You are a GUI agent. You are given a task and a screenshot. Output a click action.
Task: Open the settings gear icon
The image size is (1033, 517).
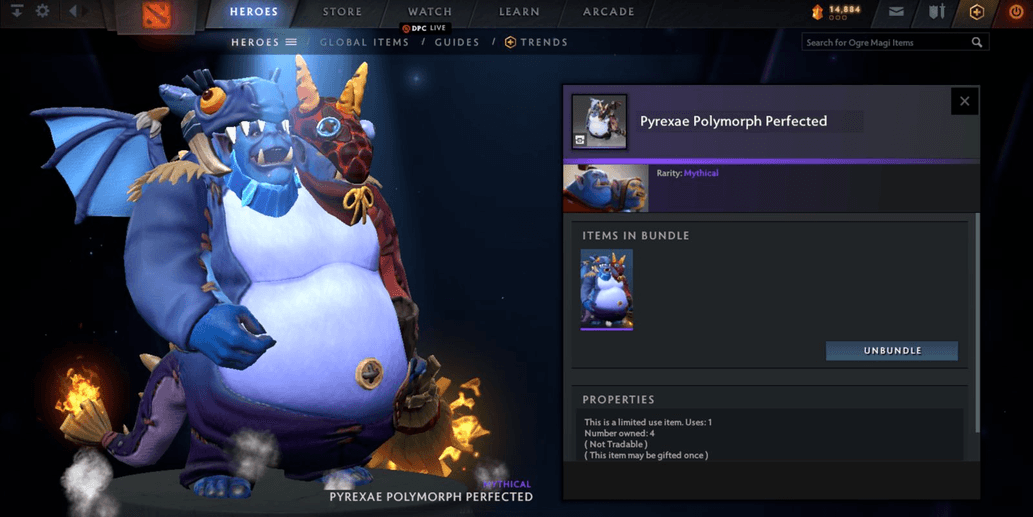click(42, 12)
